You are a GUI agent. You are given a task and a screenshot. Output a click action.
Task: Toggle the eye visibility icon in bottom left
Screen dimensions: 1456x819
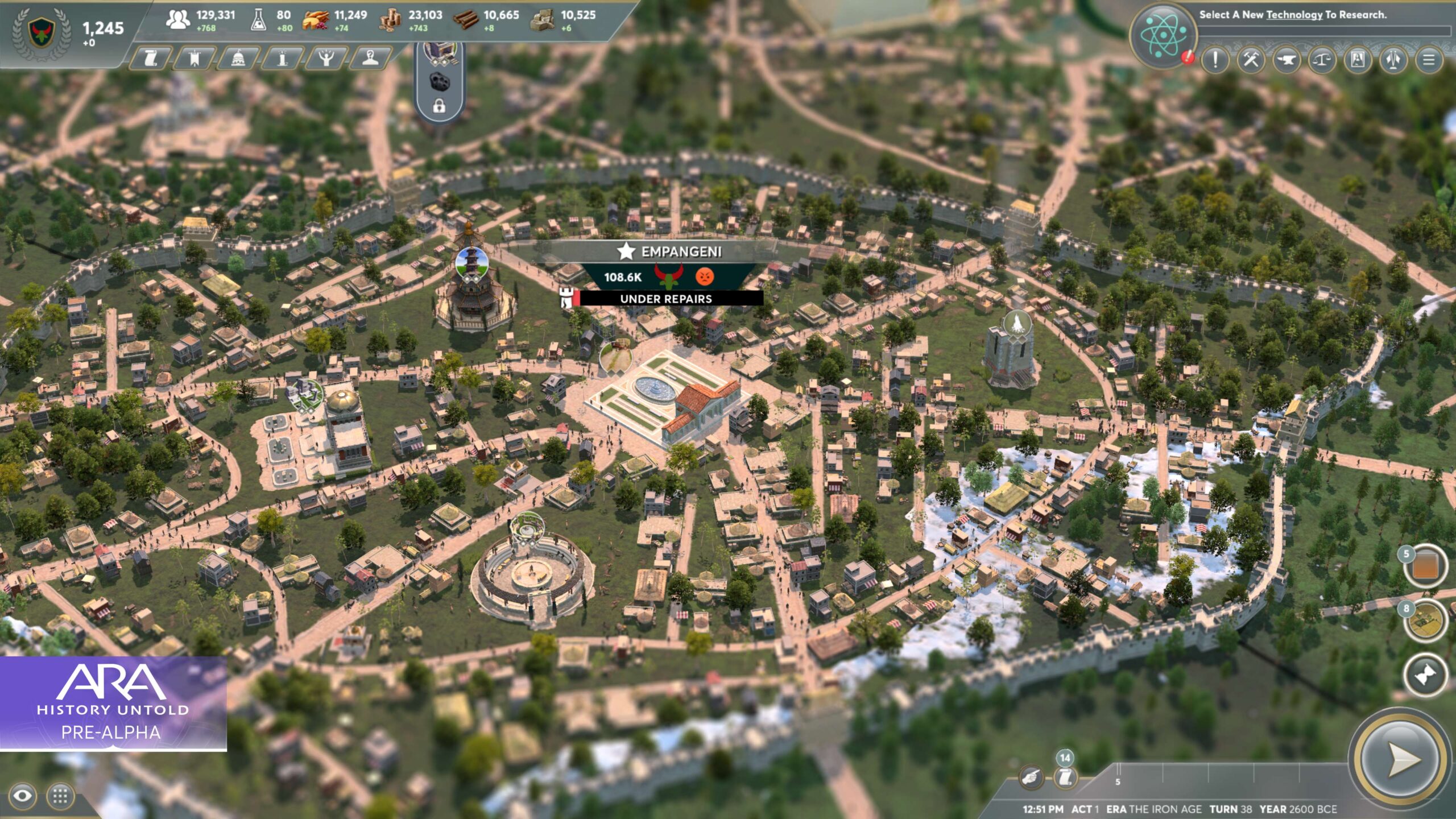click(22, 795)
